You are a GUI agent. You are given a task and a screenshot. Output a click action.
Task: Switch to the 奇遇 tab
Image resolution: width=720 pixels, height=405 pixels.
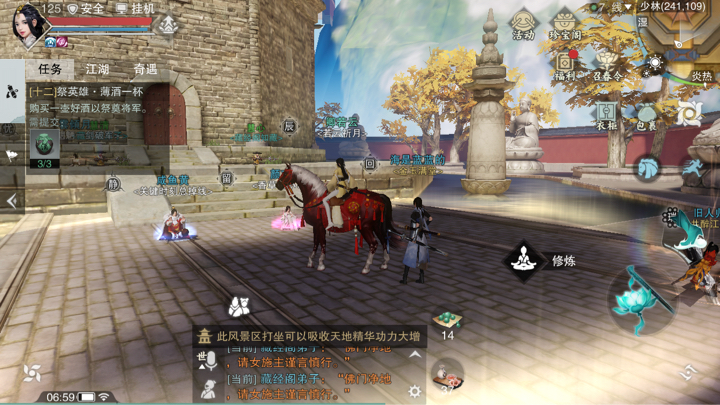coord(145,69)
